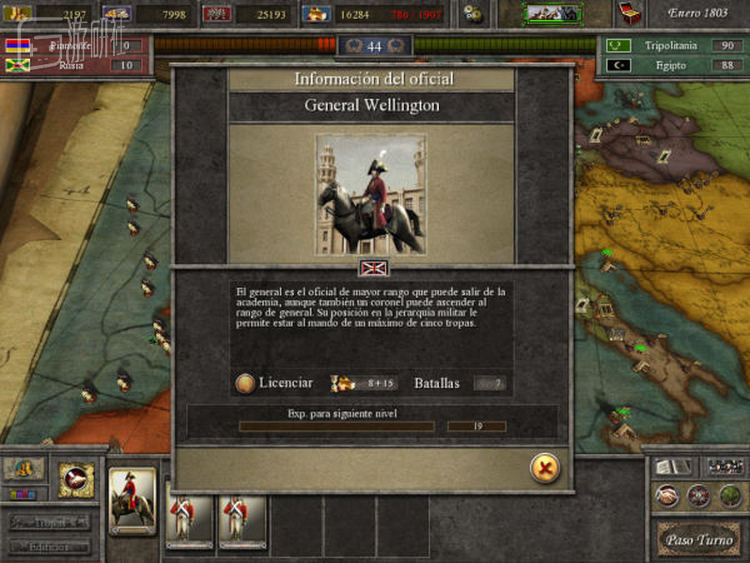The width and height of the screenshot is (750, 563).
Task: Open the treasure chest icon
Action: 629,13
